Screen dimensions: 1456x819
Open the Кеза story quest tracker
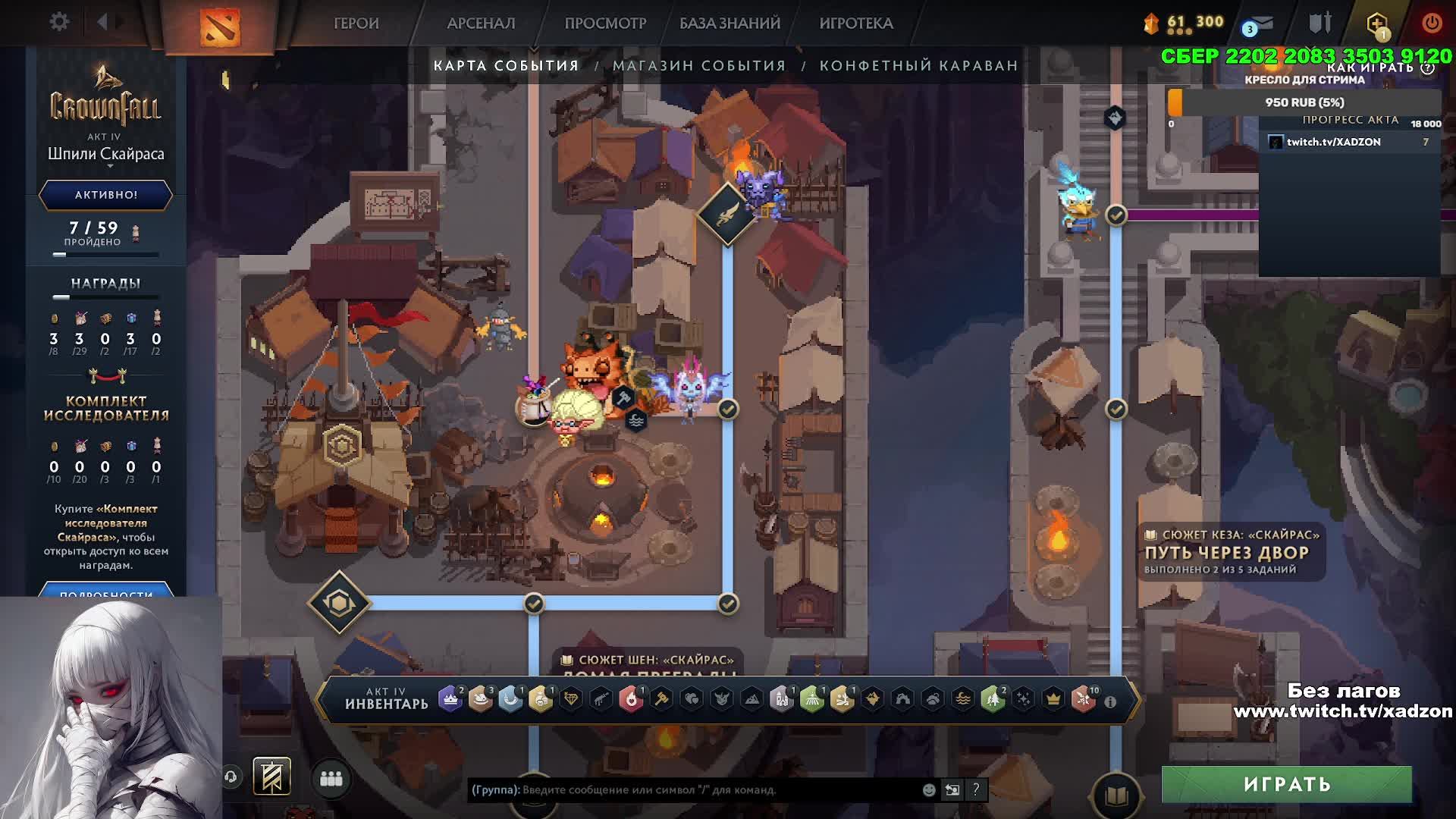1232,552
